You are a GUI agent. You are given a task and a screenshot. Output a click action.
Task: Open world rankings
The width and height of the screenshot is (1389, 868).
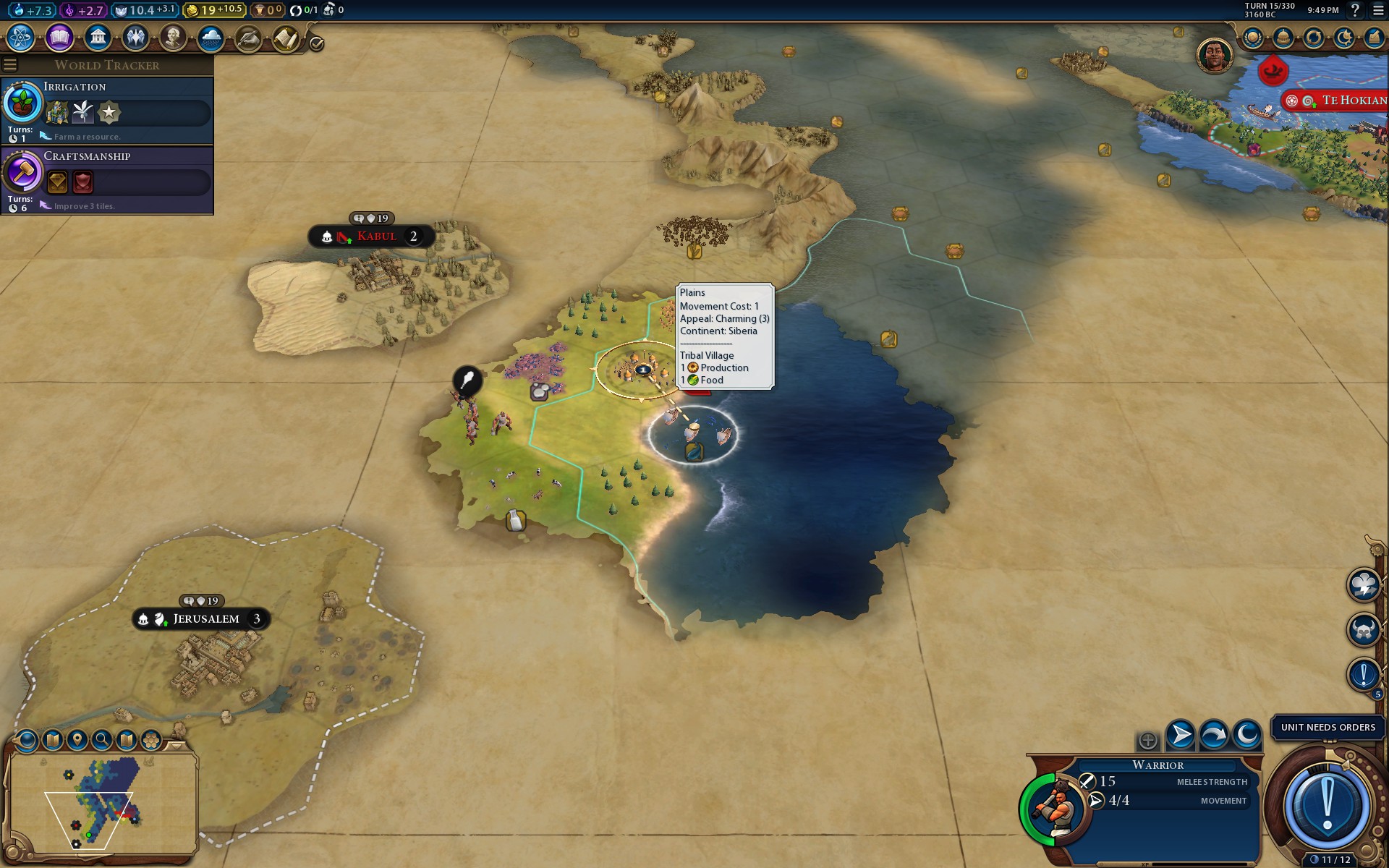[1253, 38]
